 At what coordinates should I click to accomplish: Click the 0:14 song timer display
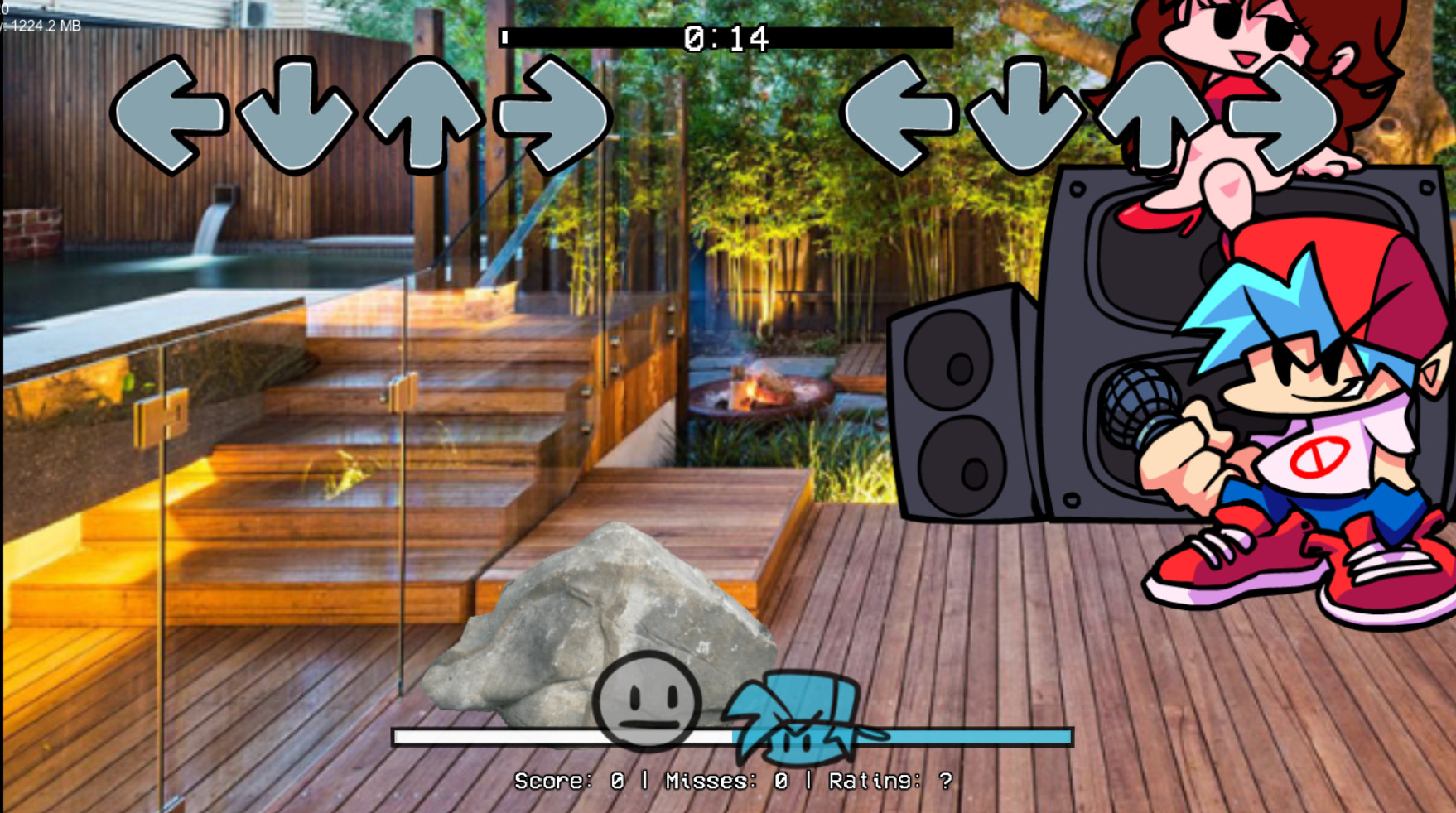pos(725,37)
